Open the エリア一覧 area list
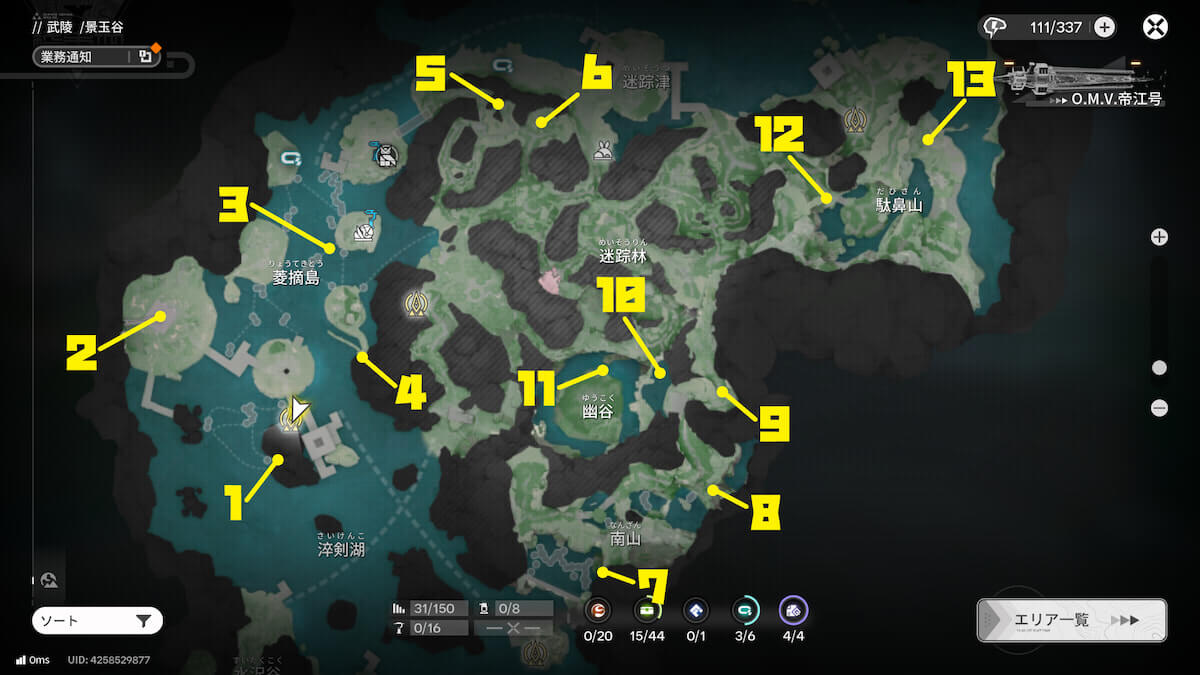The height and width of the screenshot is (675, 1200). point(1071,620)
